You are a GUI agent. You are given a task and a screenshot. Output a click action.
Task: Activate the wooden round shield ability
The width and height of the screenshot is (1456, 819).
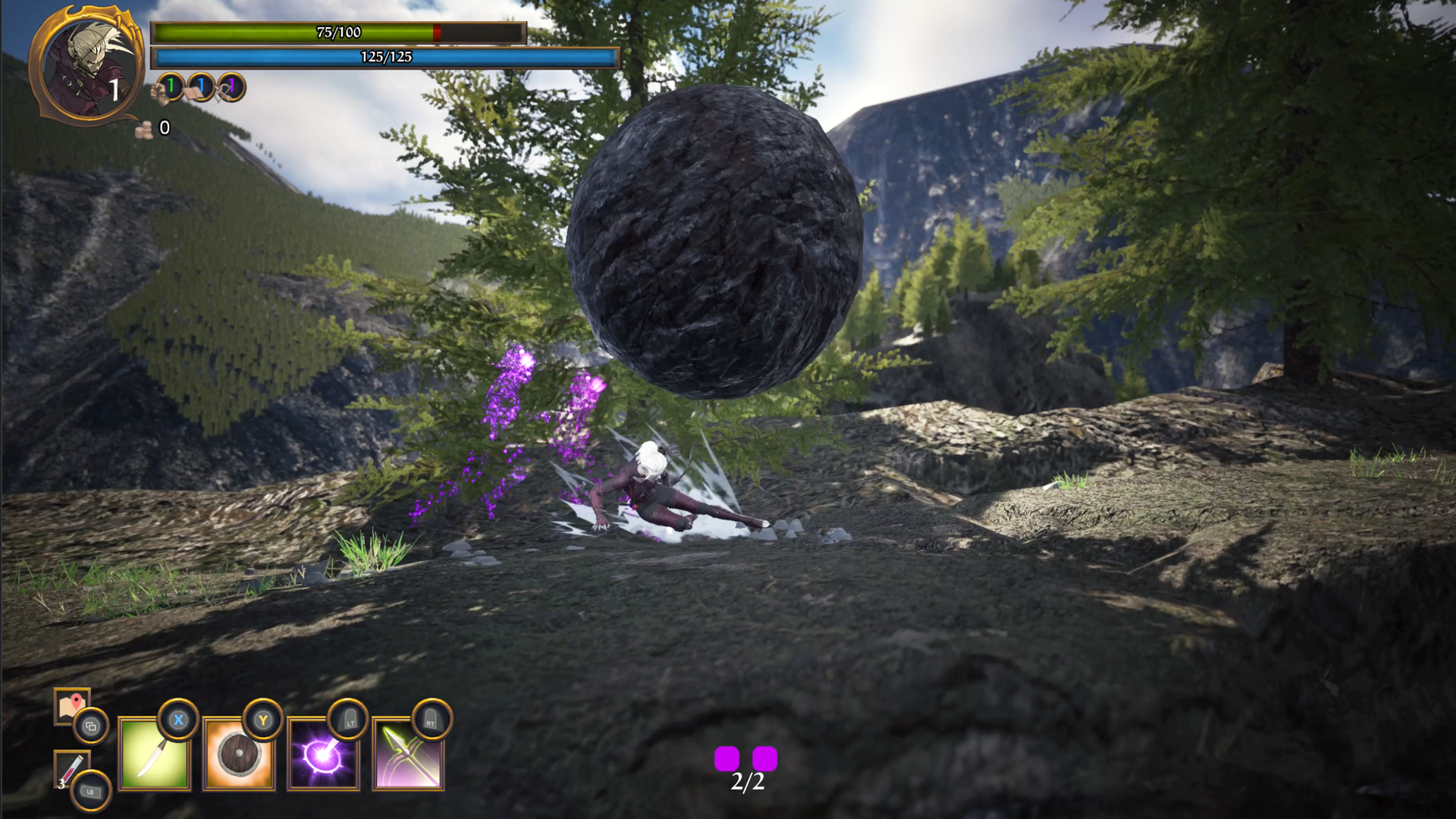point(239,755)
